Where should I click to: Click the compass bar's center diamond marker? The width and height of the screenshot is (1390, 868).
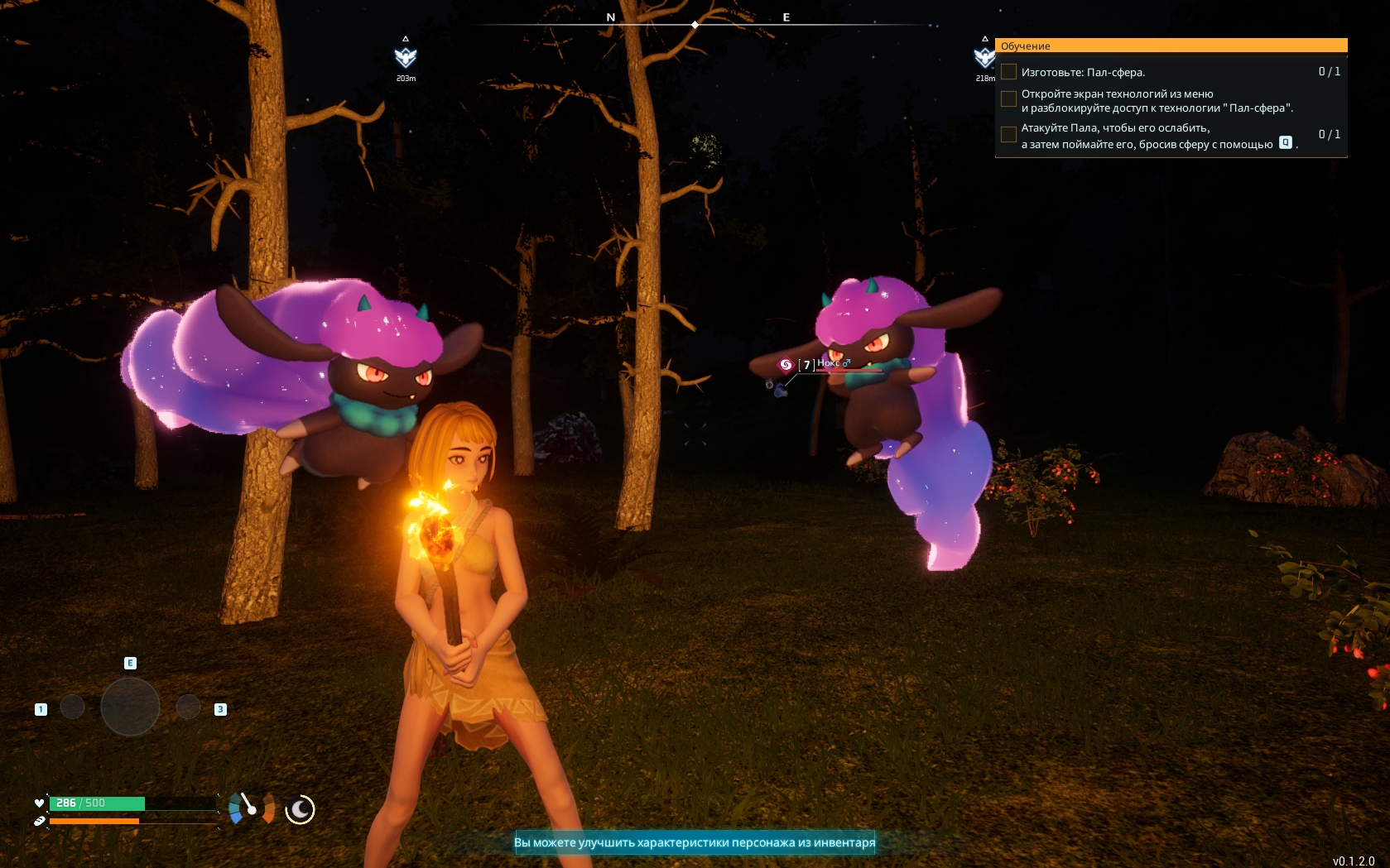[695, 25]
